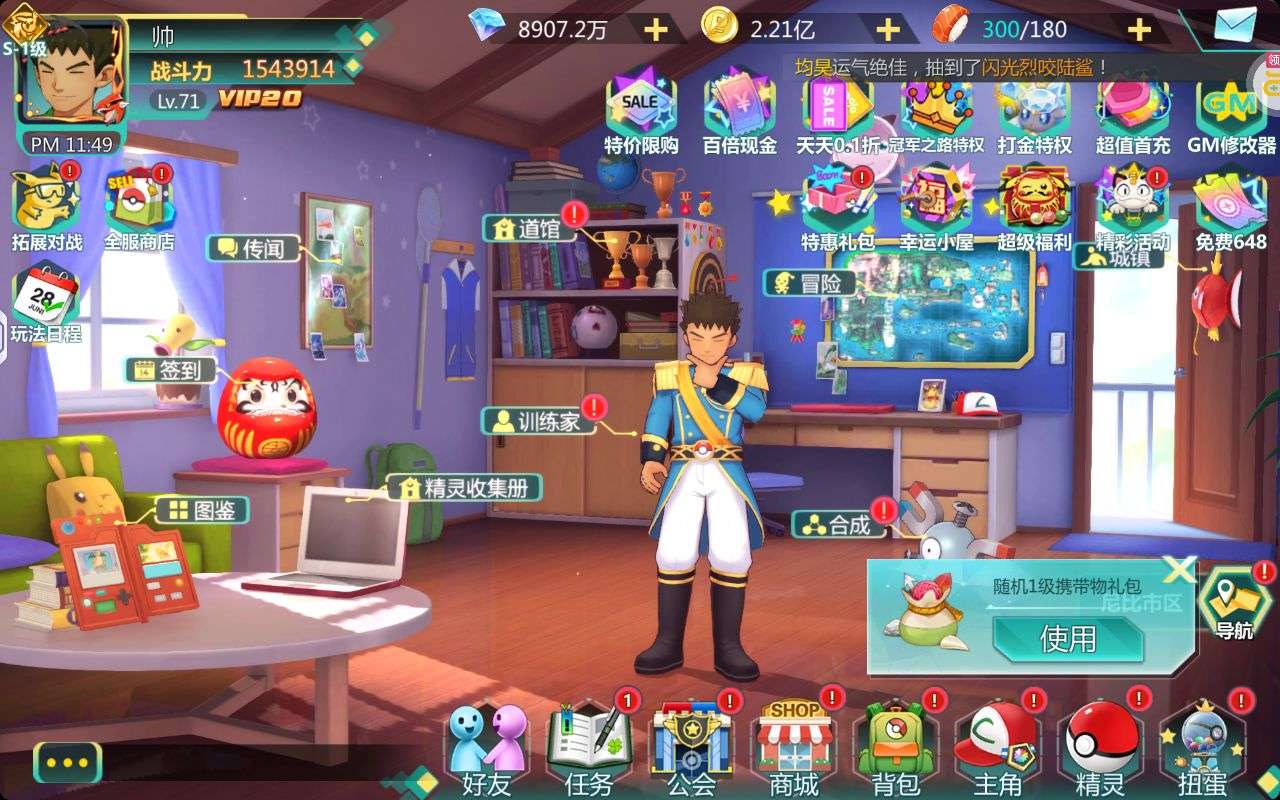Add more diamonds with the plus button
Viewport: 1280px width, 800px height.
click(656, 29)
